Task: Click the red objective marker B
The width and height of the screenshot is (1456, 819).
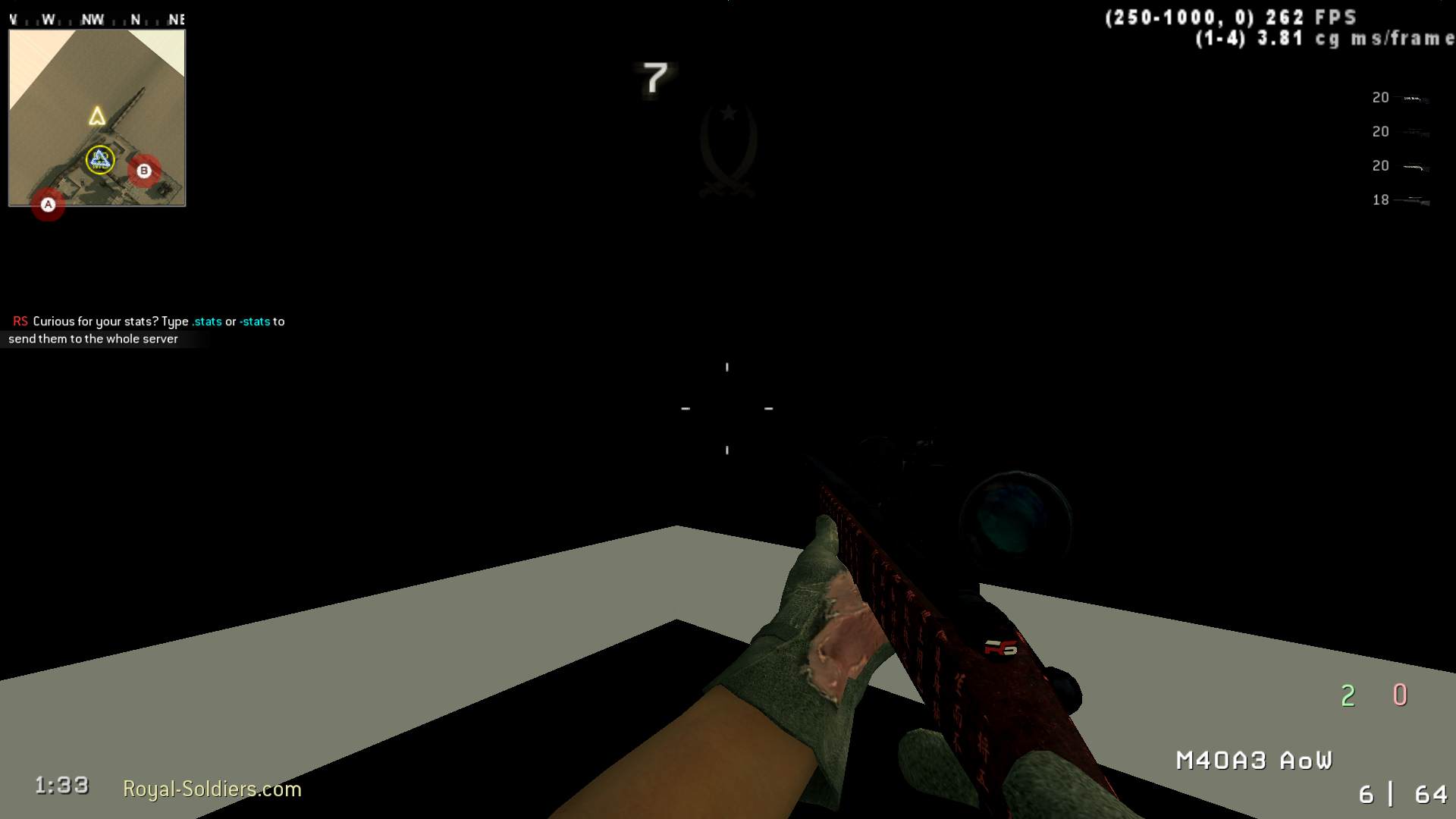Action: (144, 171)
